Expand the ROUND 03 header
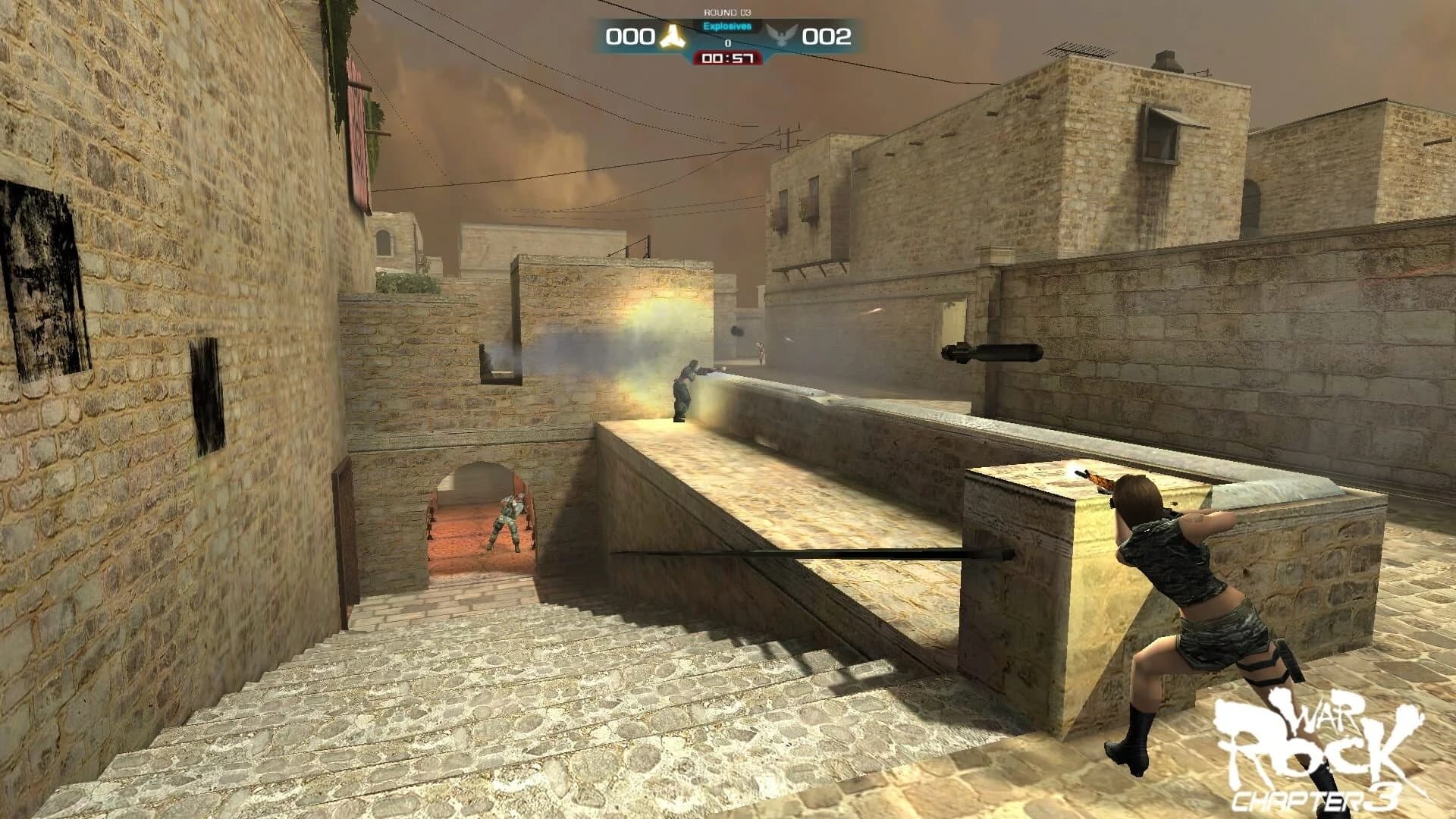The width and height of the screenshot is (1456, 819). [729, 11]
